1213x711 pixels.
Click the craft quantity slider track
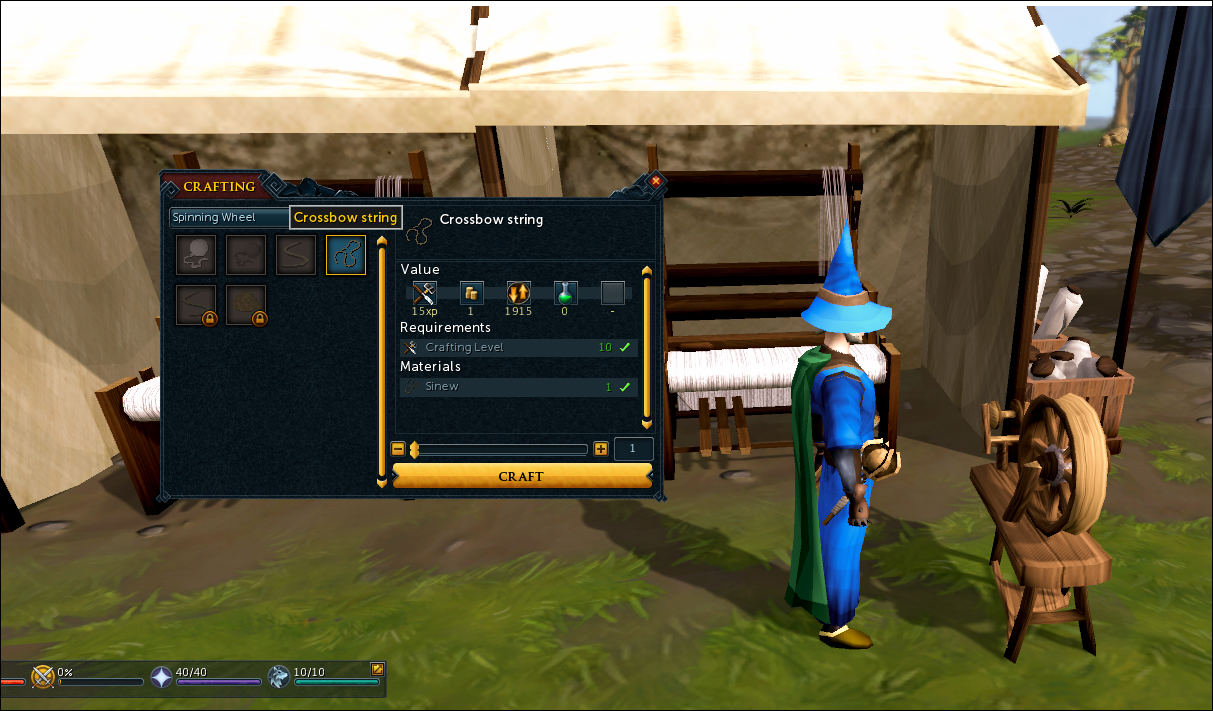coord(500,450)
